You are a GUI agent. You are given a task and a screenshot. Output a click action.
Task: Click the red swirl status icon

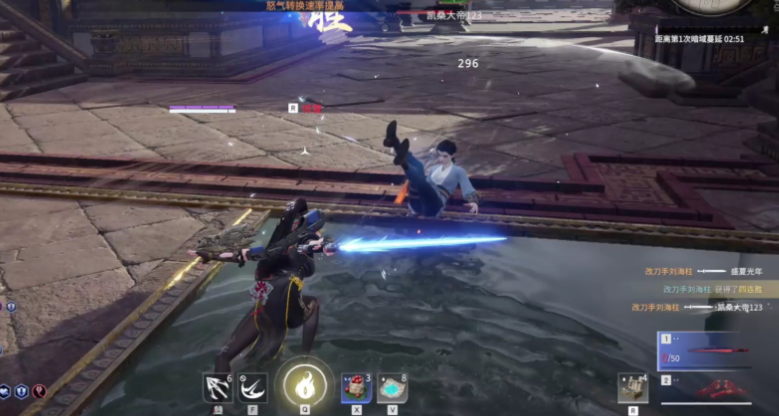point(40,392)
